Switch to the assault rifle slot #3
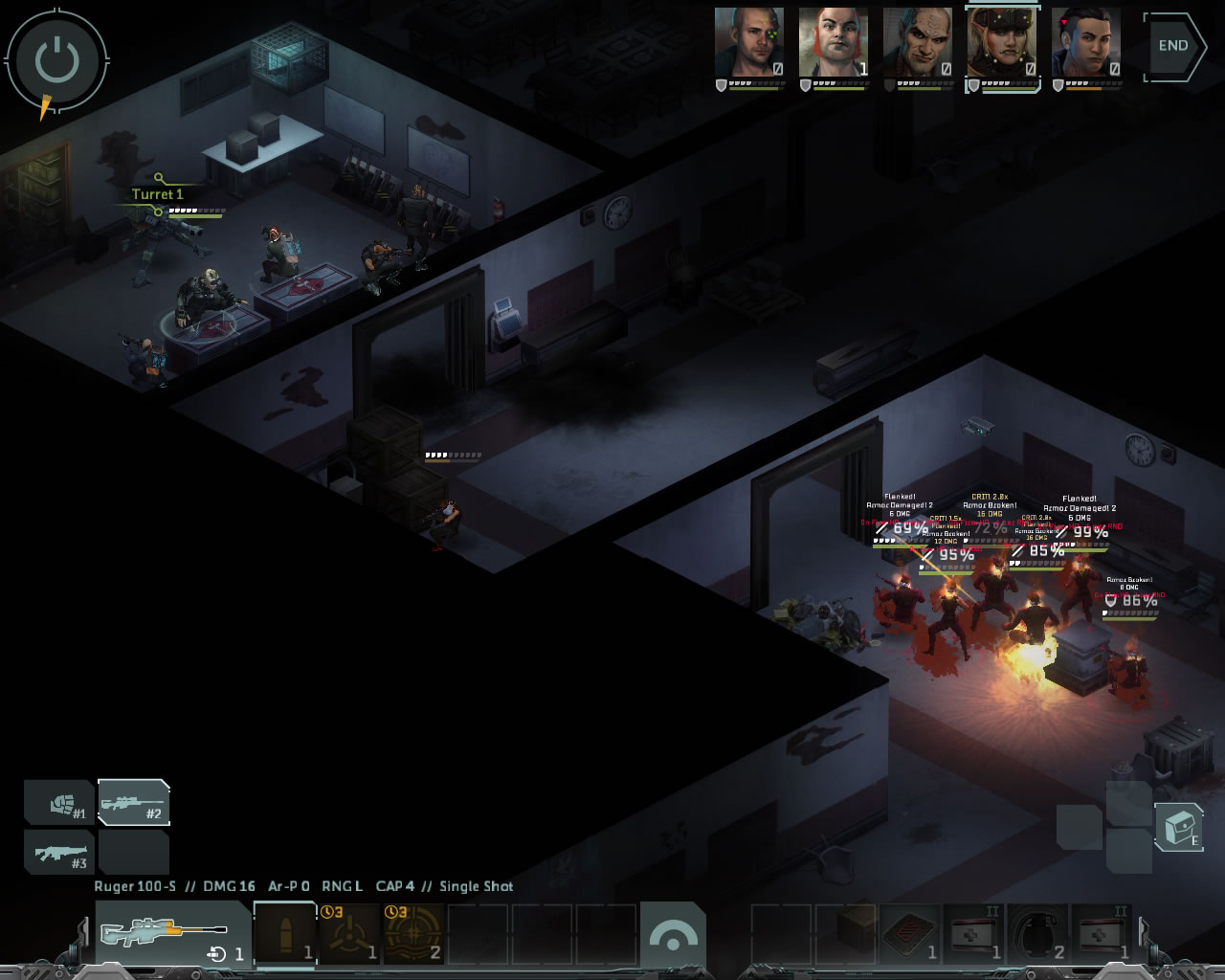 click(60, 852)
